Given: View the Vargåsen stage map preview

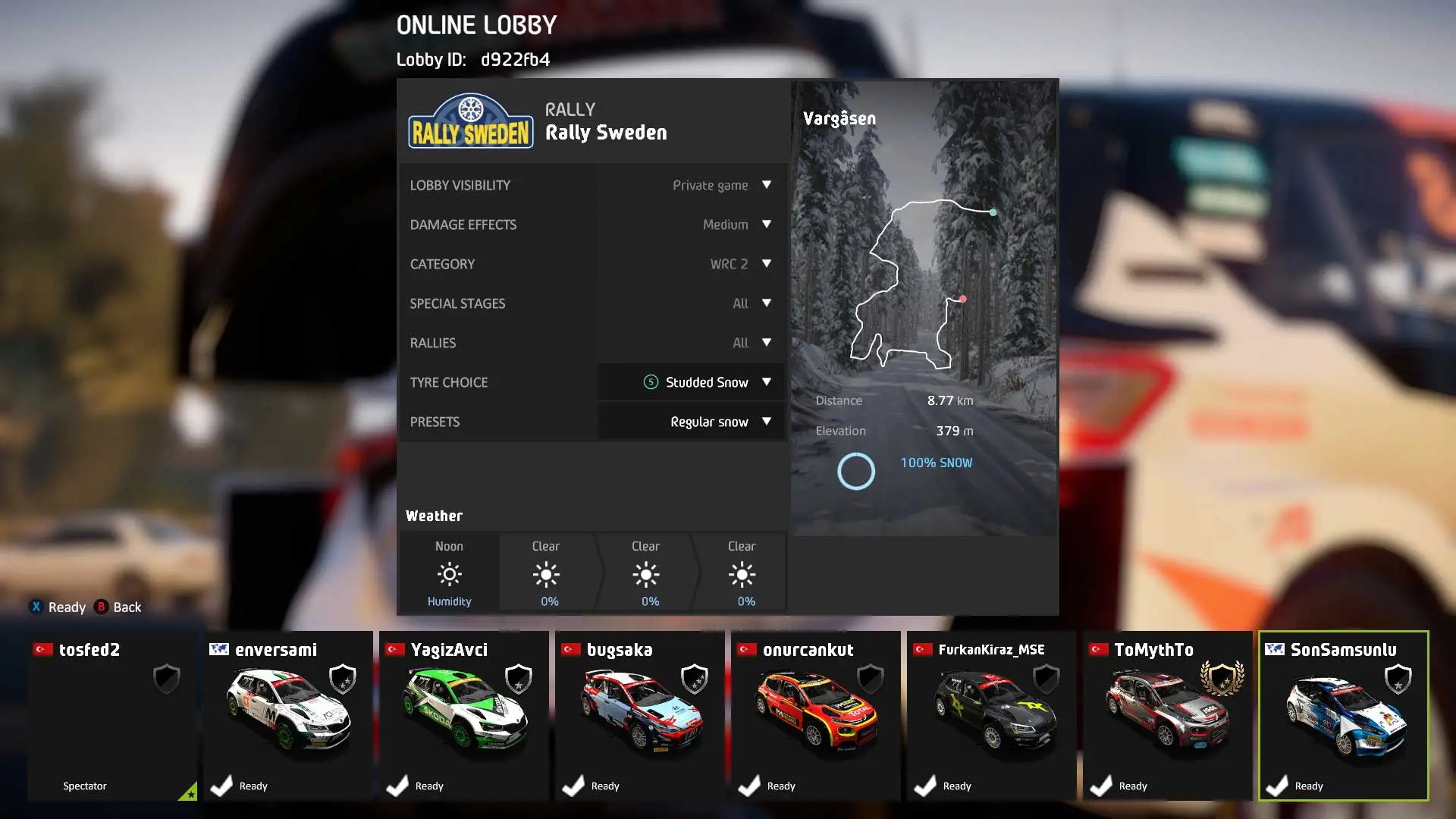Looking at the screenshot, I should (x=924, y=288).
